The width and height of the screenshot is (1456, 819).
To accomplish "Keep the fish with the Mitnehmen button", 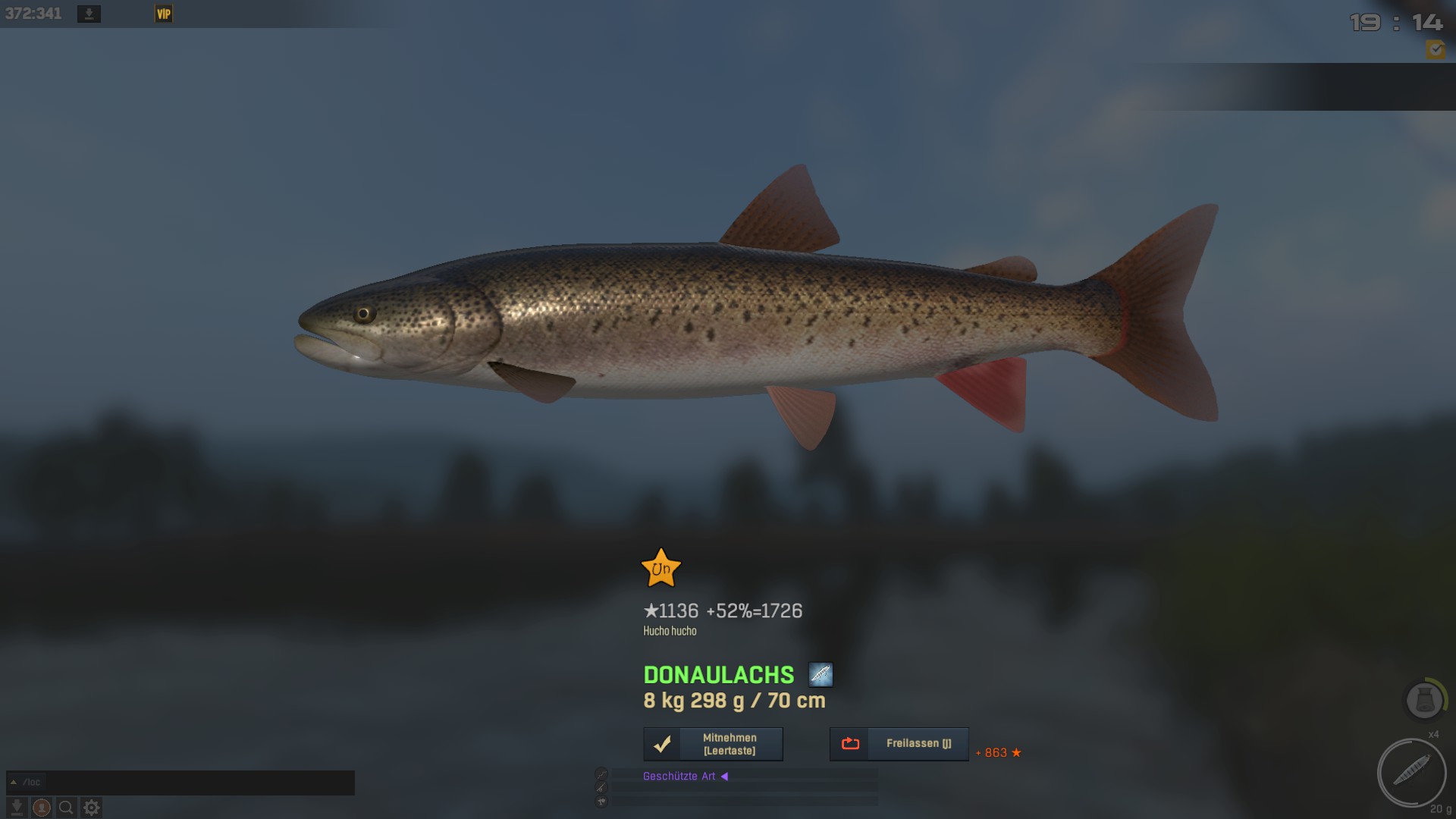I will pyautogui.click(x=713, y=744).
